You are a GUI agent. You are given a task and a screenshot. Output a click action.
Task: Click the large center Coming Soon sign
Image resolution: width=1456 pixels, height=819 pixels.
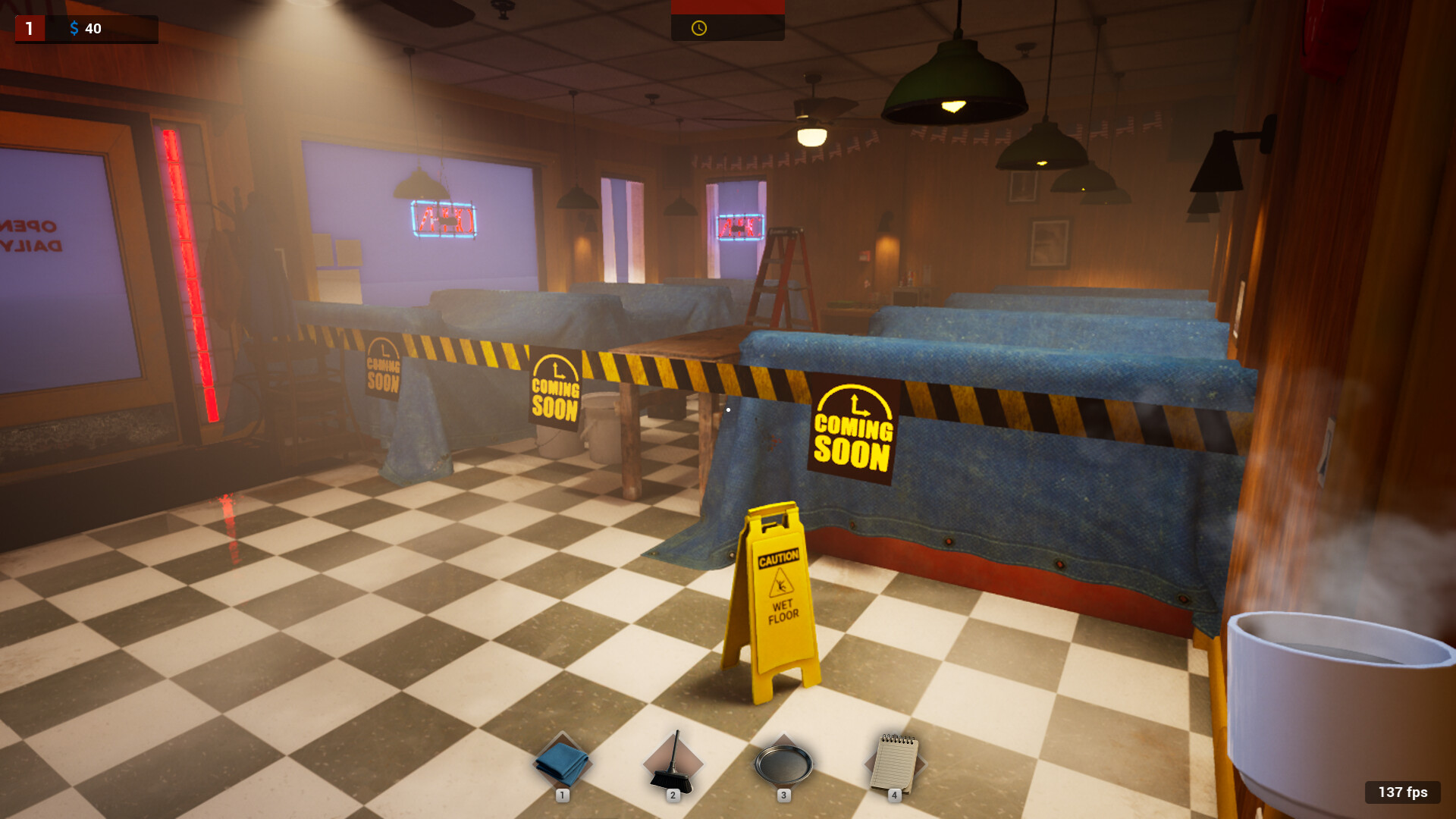853,427
